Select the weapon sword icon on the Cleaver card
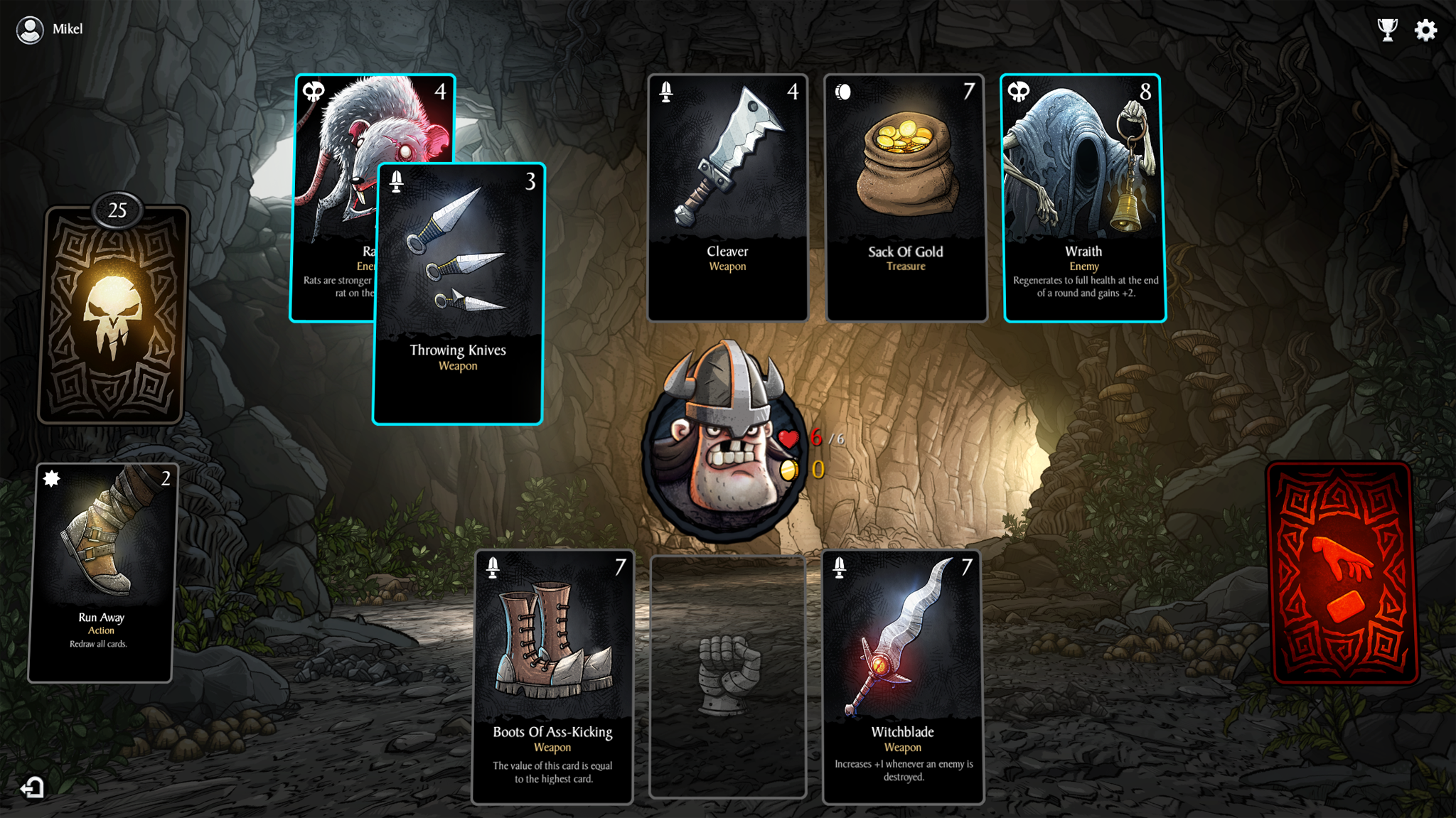 [x=666, y=91]
